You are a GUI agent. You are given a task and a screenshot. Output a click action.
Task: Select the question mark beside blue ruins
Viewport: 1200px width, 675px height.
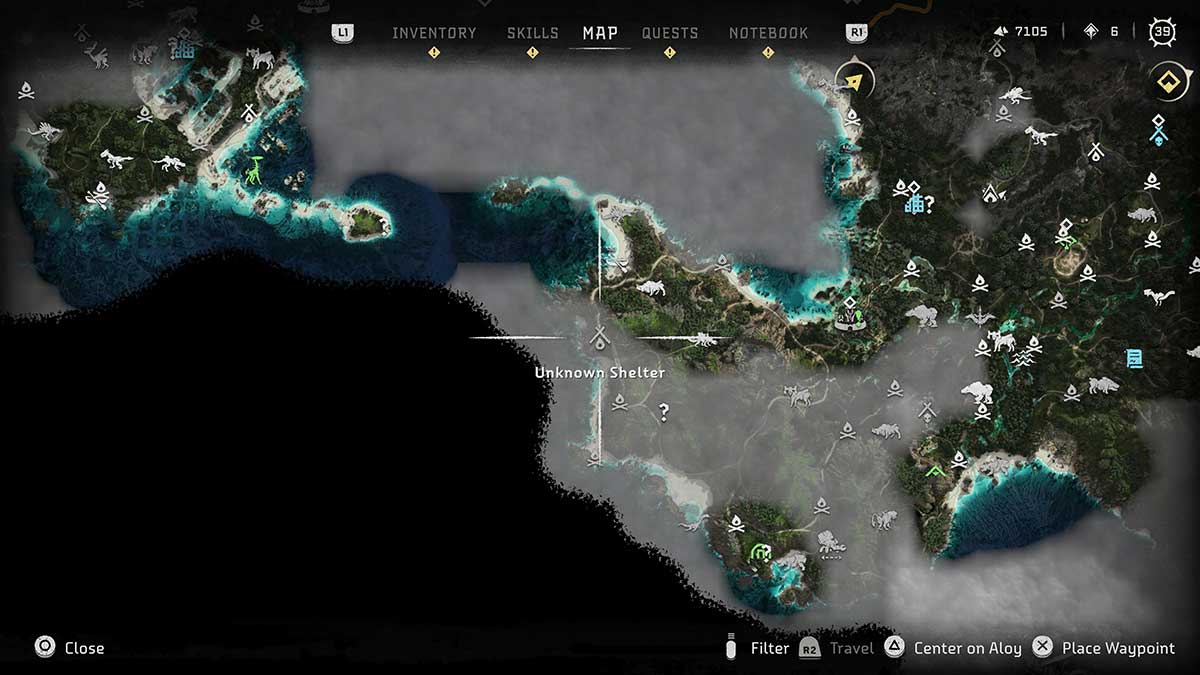(x=929, y=205)
